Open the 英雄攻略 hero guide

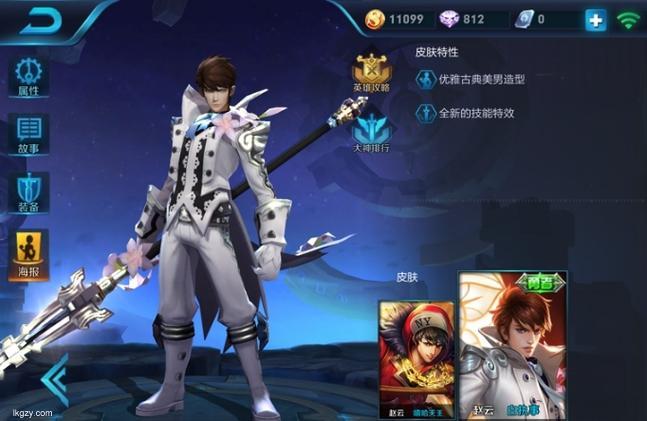tap(372, 73)
